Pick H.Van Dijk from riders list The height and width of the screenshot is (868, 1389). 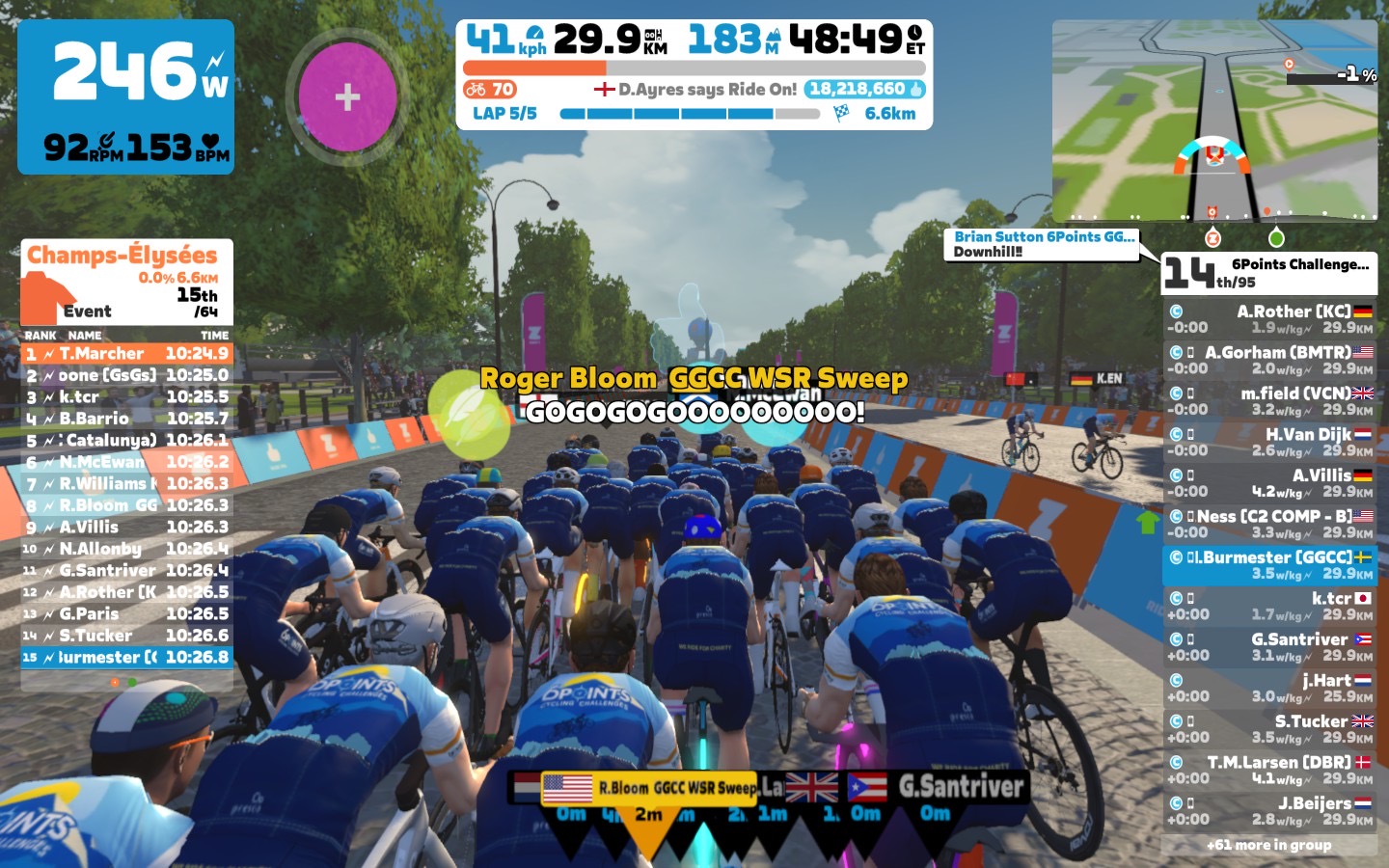[1269, 442]
